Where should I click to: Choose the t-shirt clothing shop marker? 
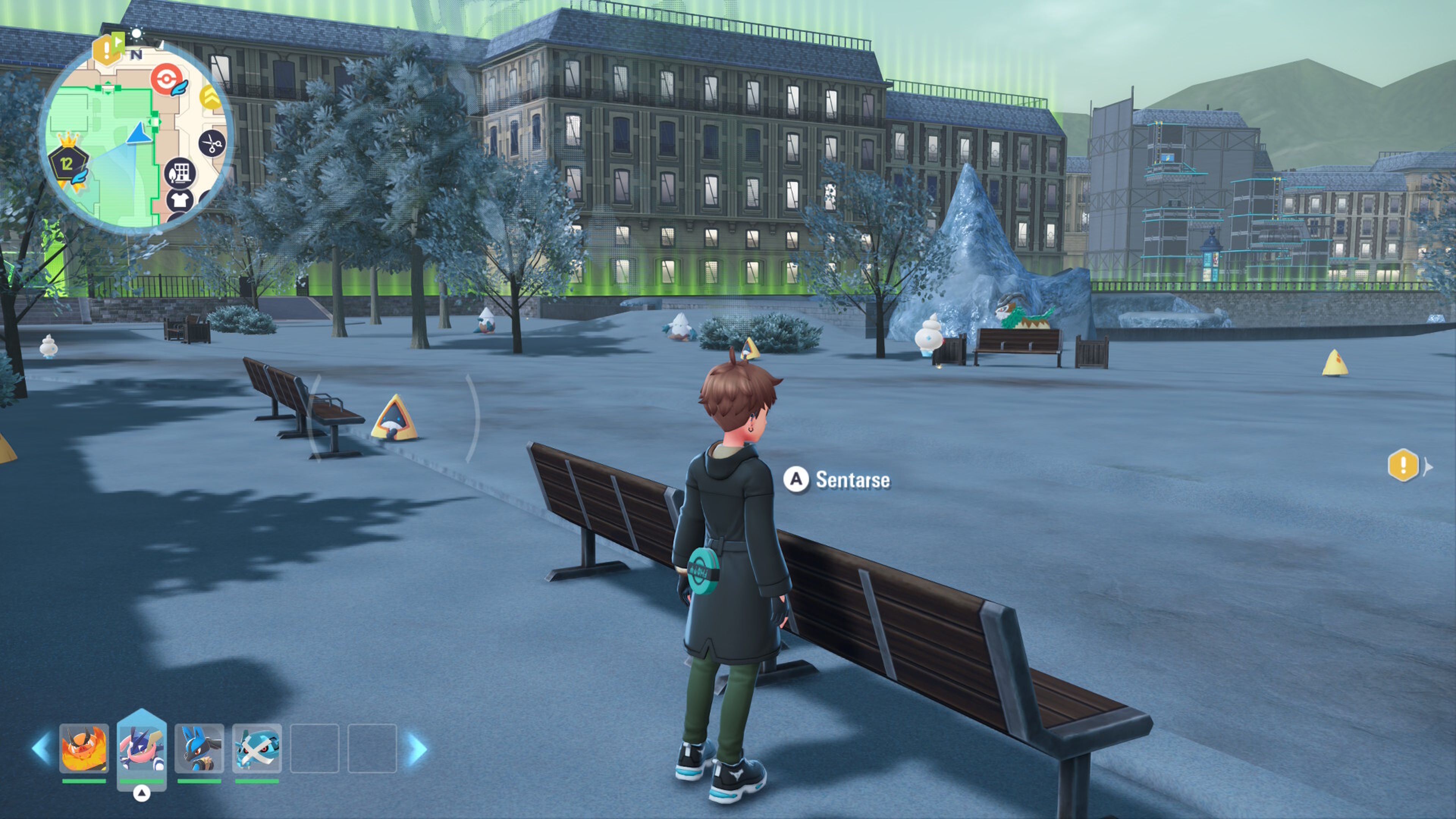[x=180, y=199]
